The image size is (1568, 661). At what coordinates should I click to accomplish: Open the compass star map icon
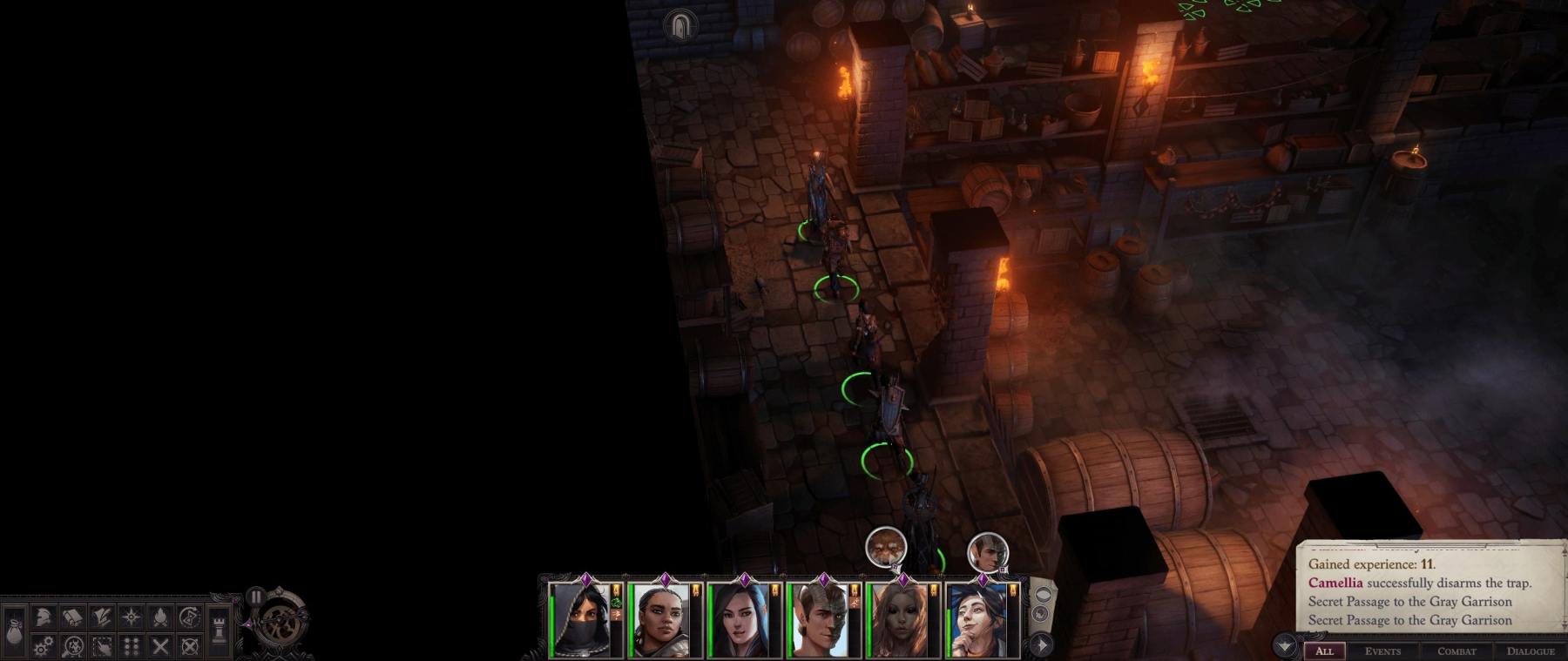131,617
